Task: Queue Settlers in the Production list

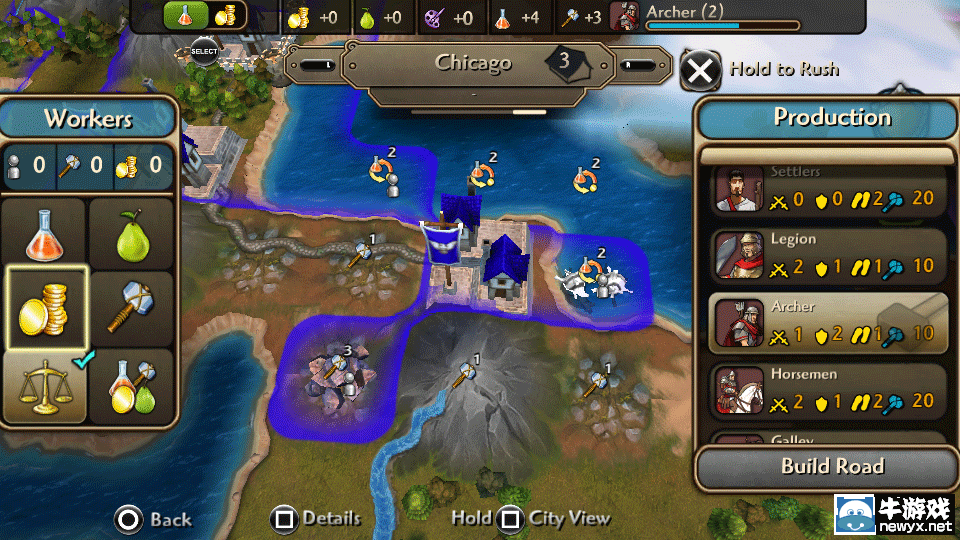Action: click(828, 190)
